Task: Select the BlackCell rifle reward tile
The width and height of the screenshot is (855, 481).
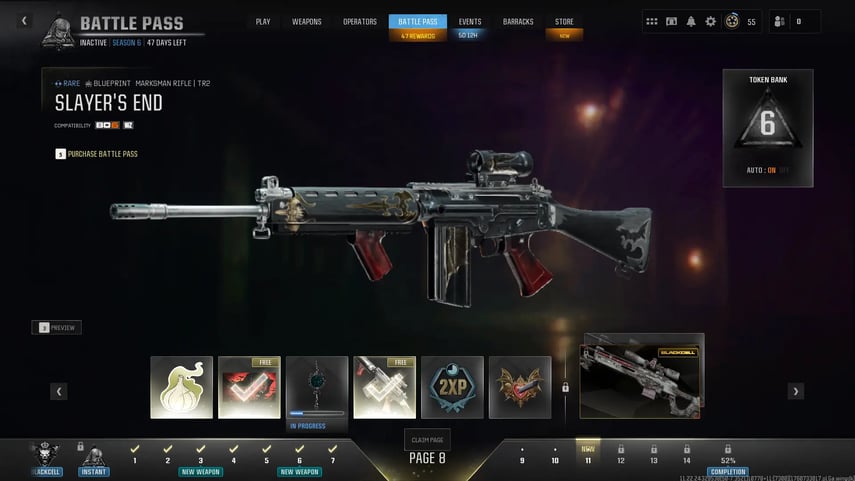Action: (643, 376)
